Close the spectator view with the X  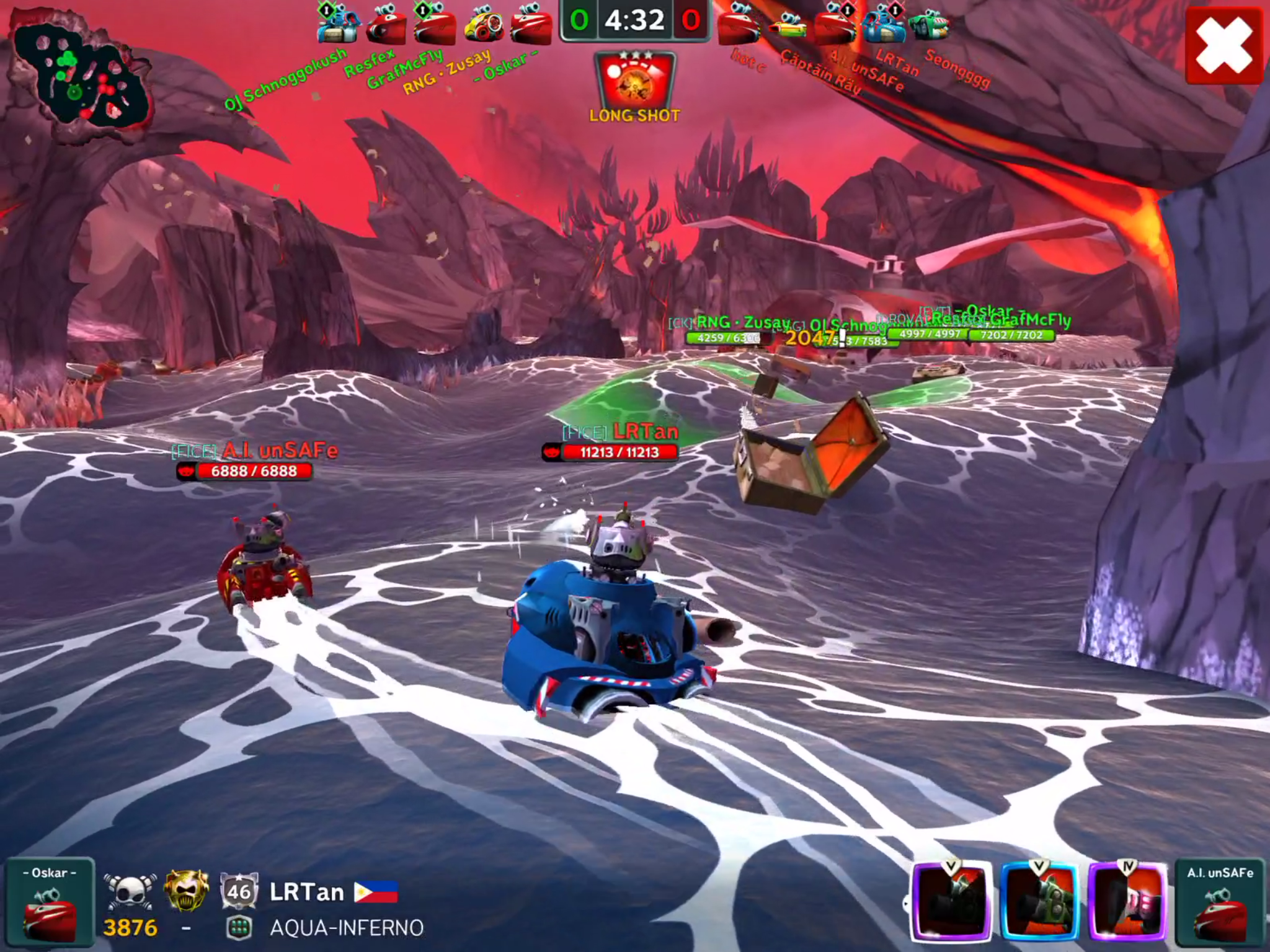tap(1223, 46)
